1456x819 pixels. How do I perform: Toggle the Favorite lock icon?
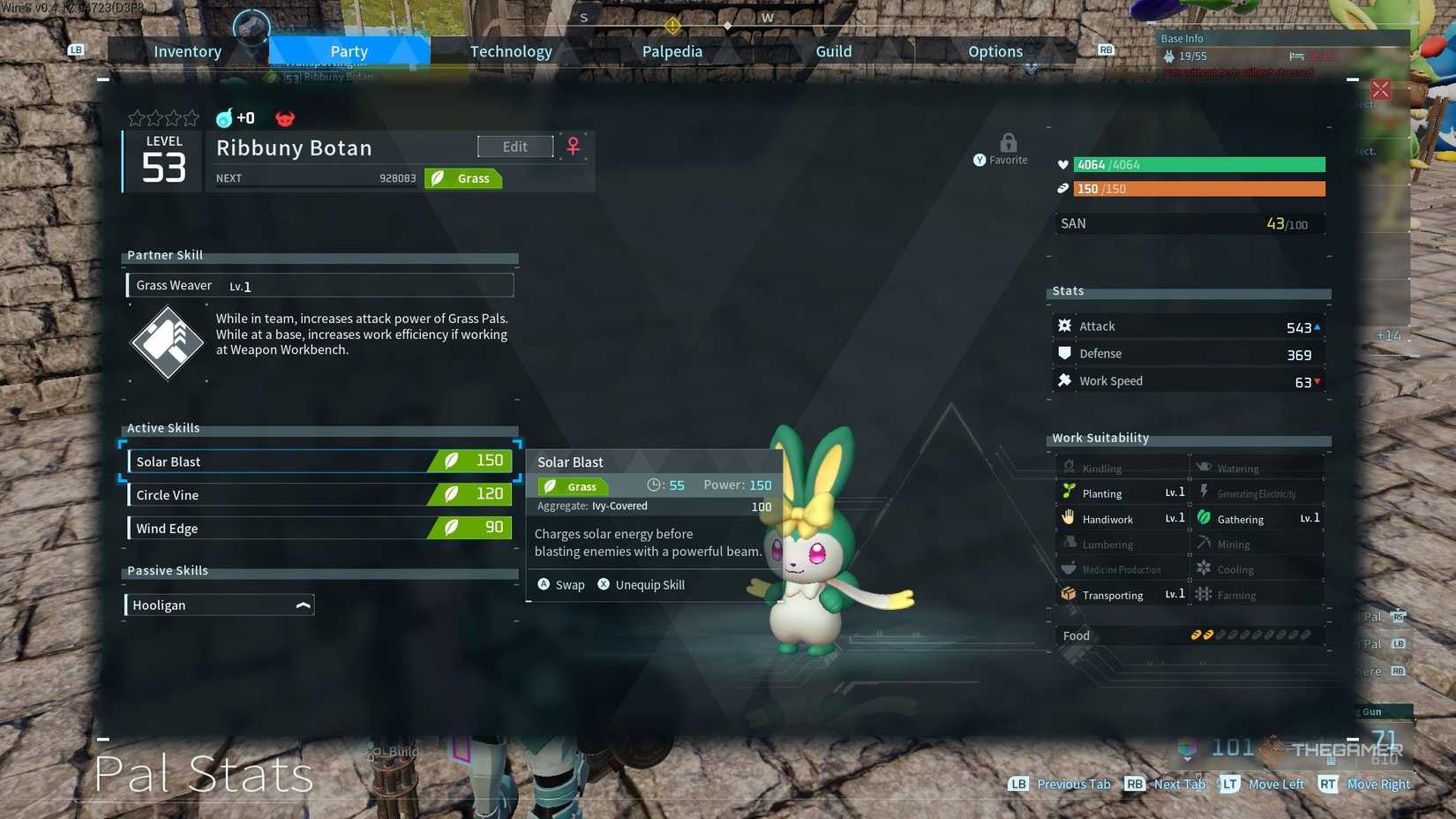1008,143
